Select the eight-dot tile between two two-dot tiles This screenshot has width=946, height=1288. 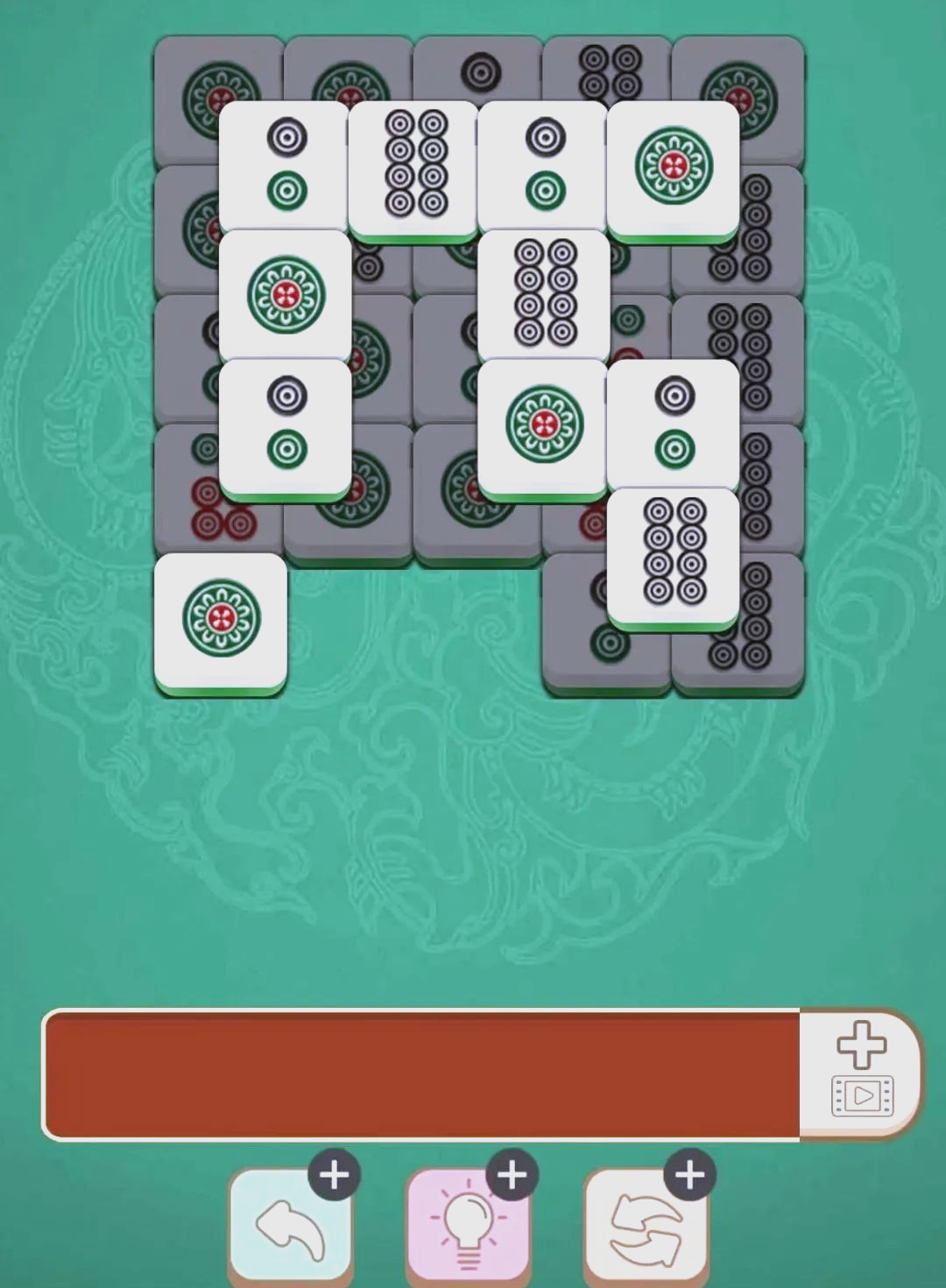pyautogui.click(x=414, y=166)
